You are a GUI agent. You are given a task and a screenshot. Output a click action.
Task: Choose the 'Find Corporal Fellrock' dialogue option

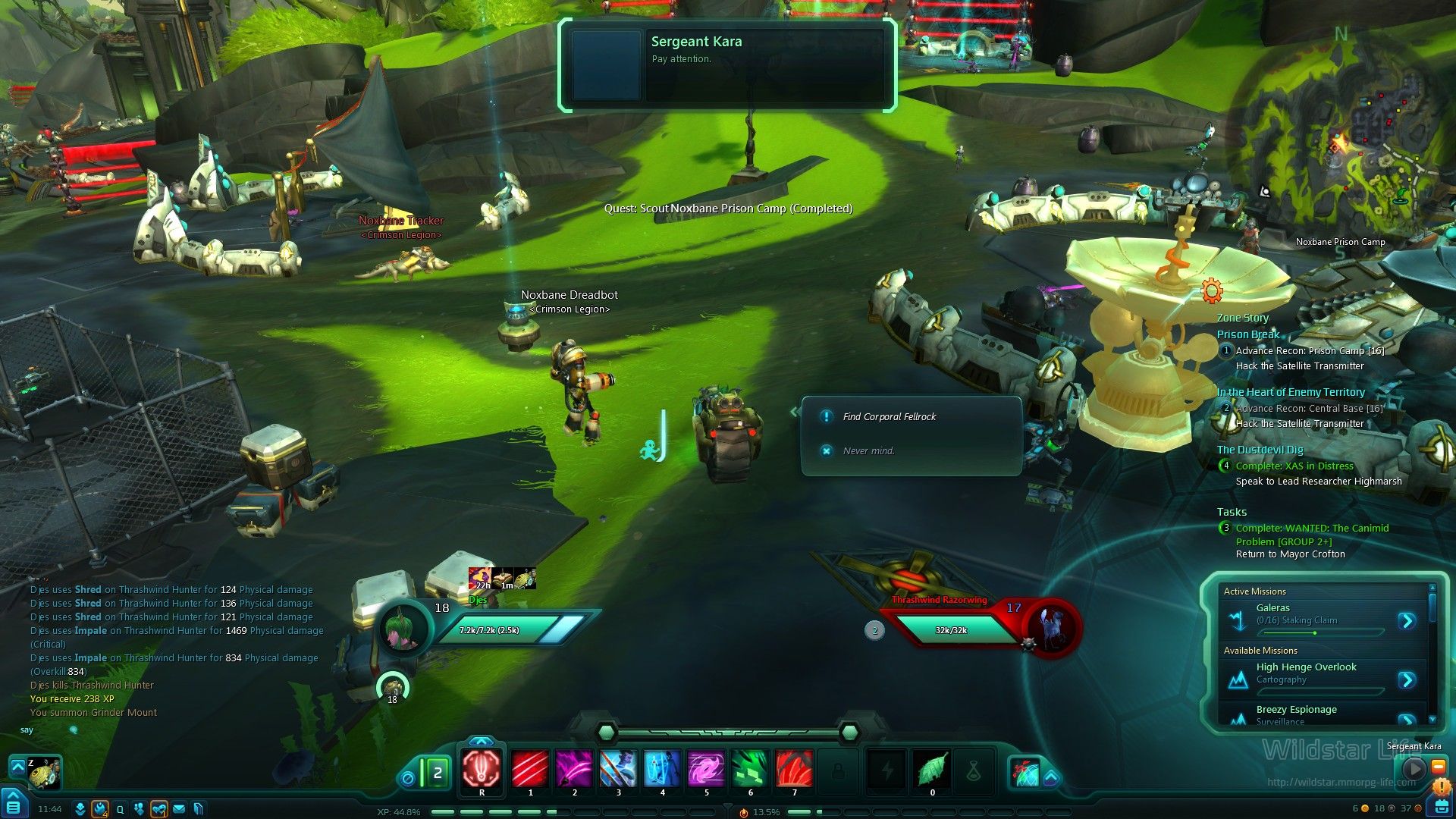click(889, 416)
